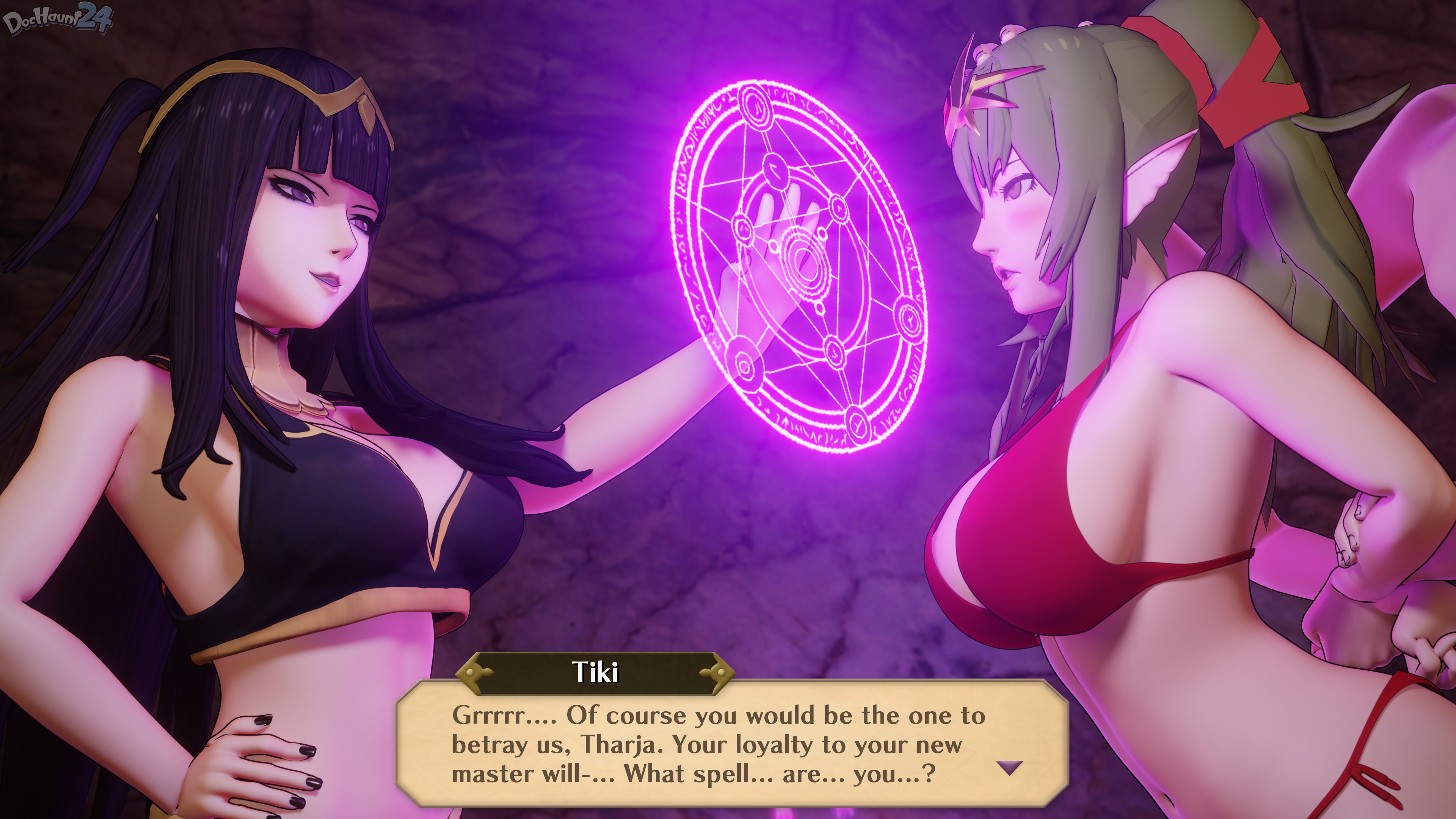This screenshot has width=1456, height=819.
Task: Advance dialogue with the purple down arrow
Action: [1009, 767]
